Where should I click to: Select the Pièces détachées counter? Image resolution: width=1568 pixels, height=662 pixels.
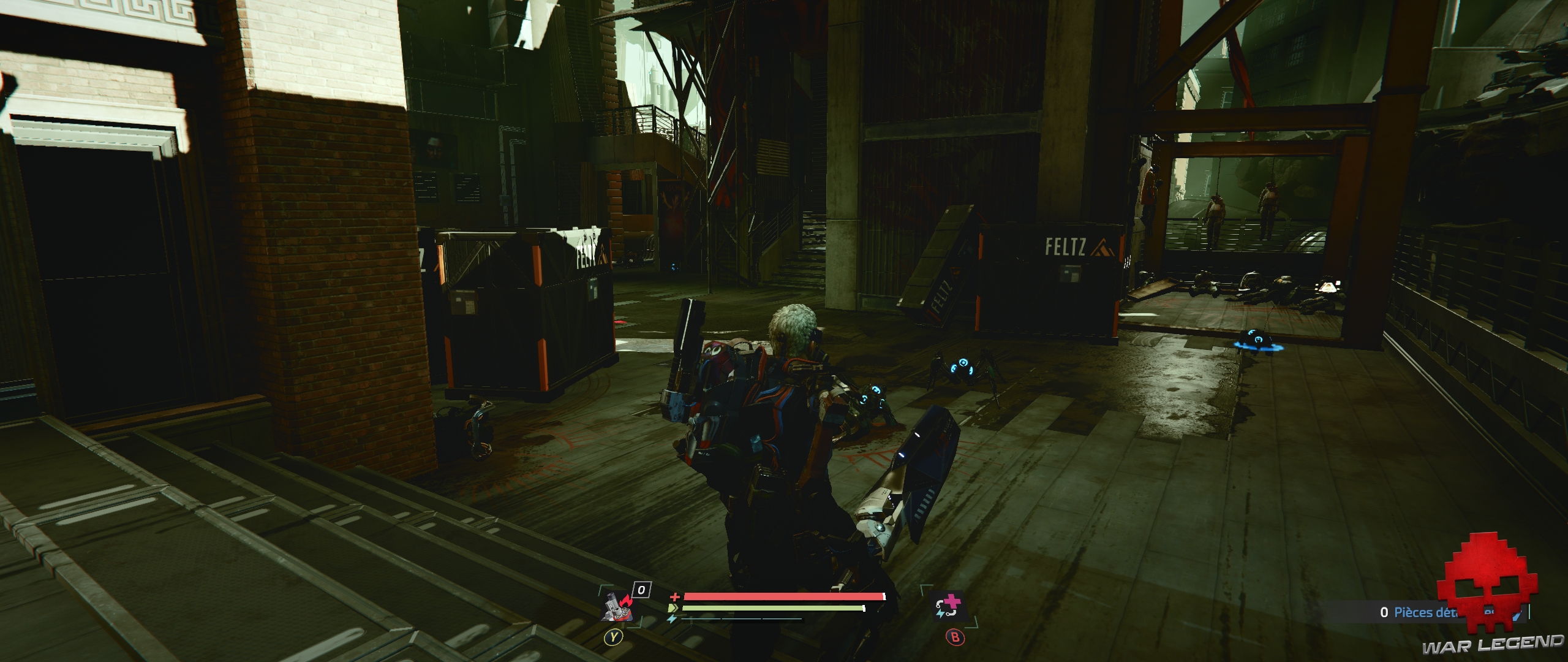pos(1421,613)
